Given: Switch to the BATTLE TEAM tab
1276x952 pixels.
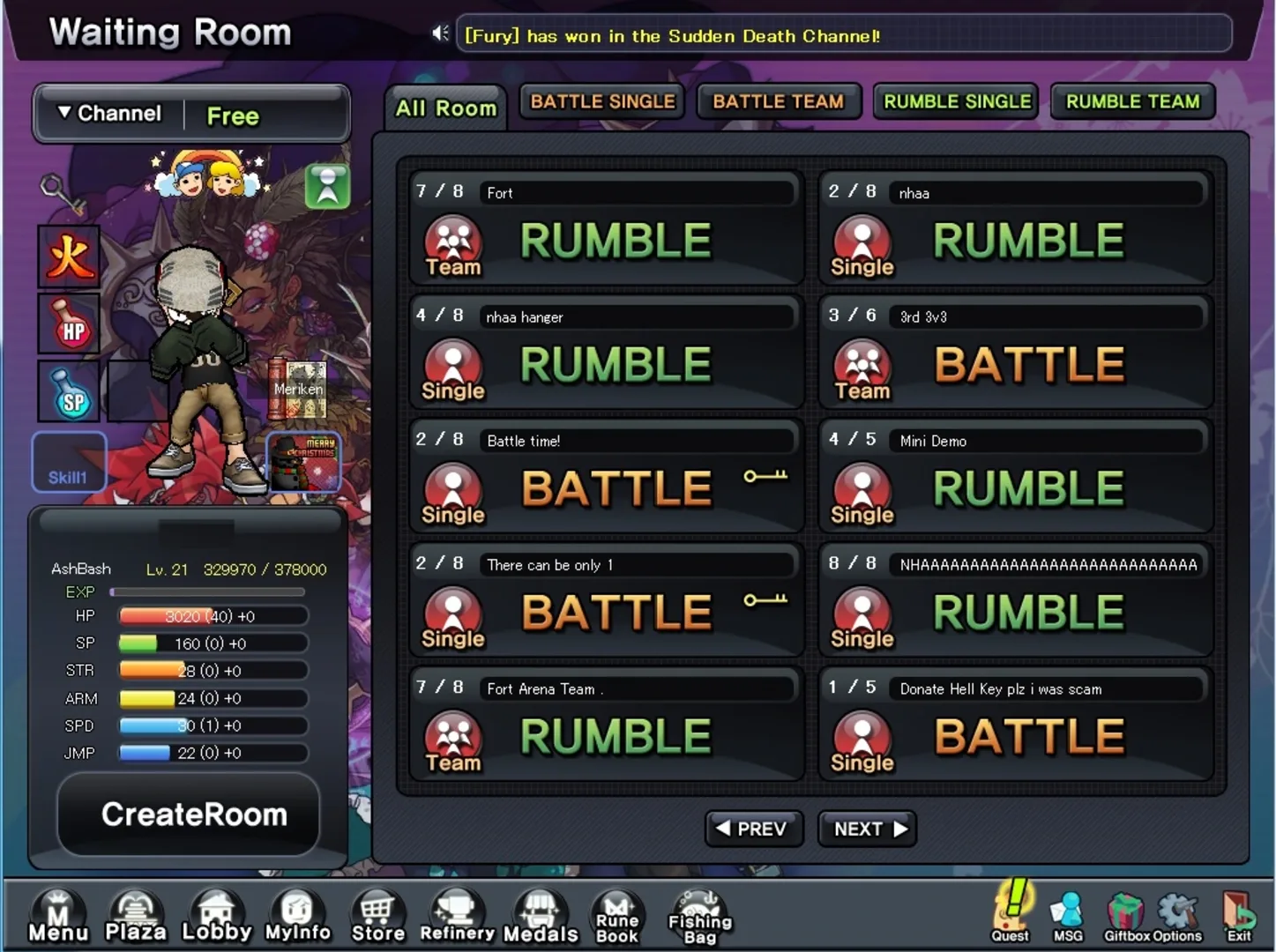Looking at the screenshot, I should coord(779,101).
